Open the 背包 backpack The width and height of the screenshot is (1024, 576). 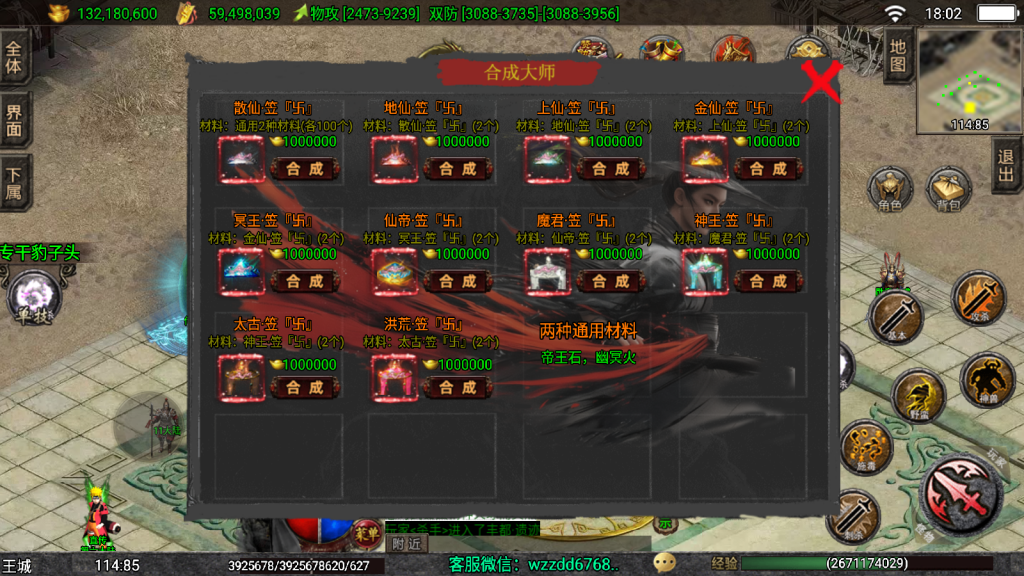[948, 190]
